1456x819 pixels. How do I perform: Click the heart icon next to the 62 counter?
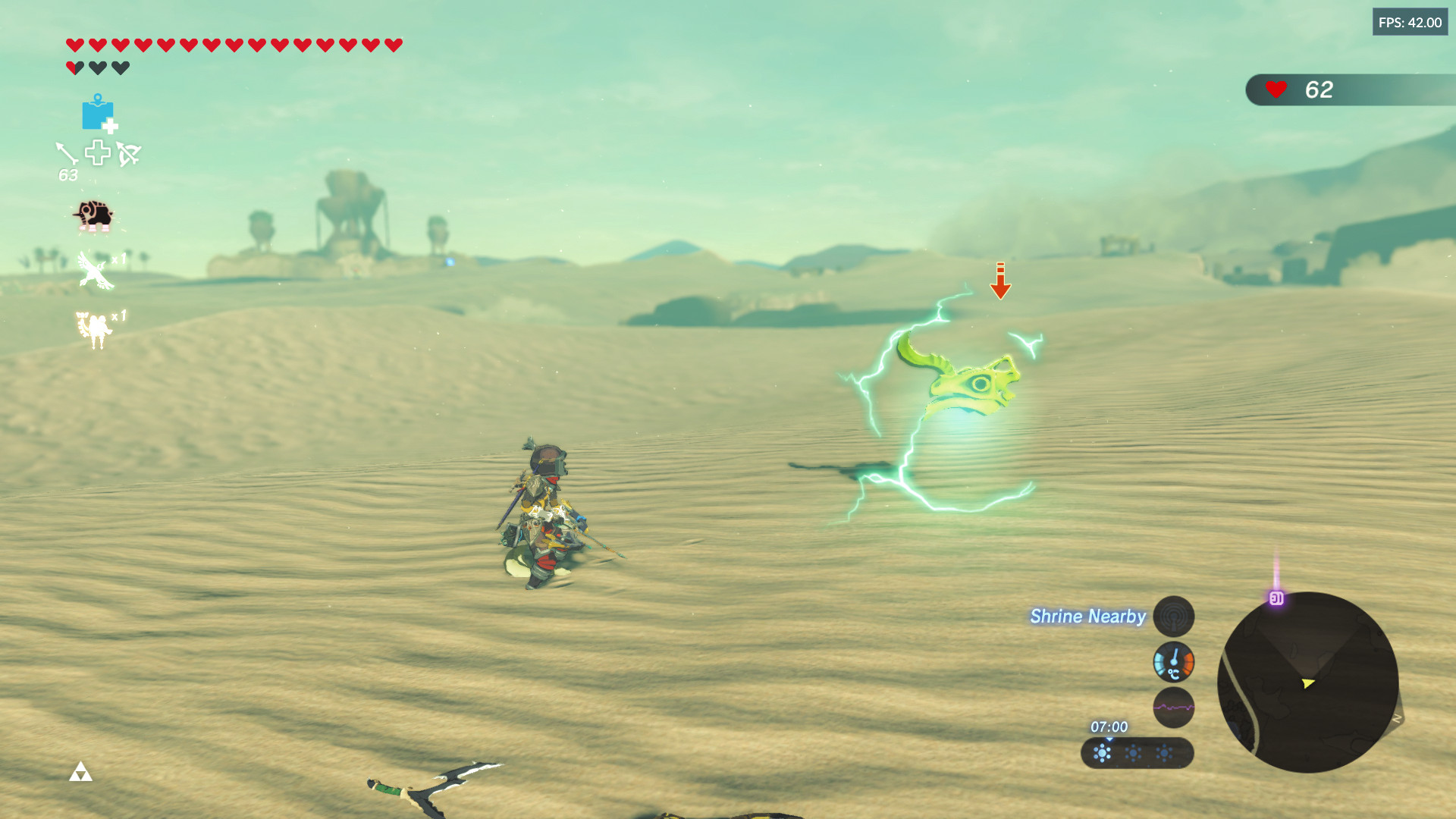[x=1277, y=90]
